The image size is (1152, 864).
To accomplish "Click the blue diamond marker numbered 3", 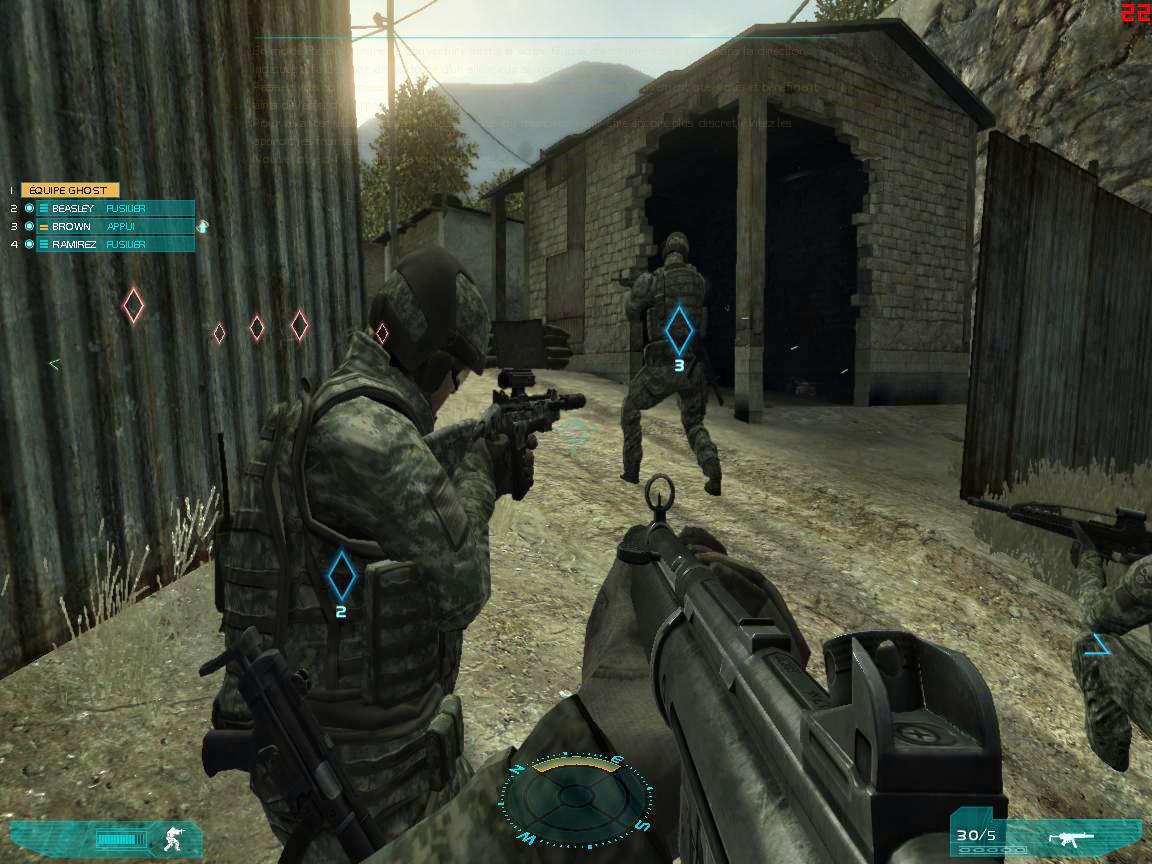I will coord(679,329).
